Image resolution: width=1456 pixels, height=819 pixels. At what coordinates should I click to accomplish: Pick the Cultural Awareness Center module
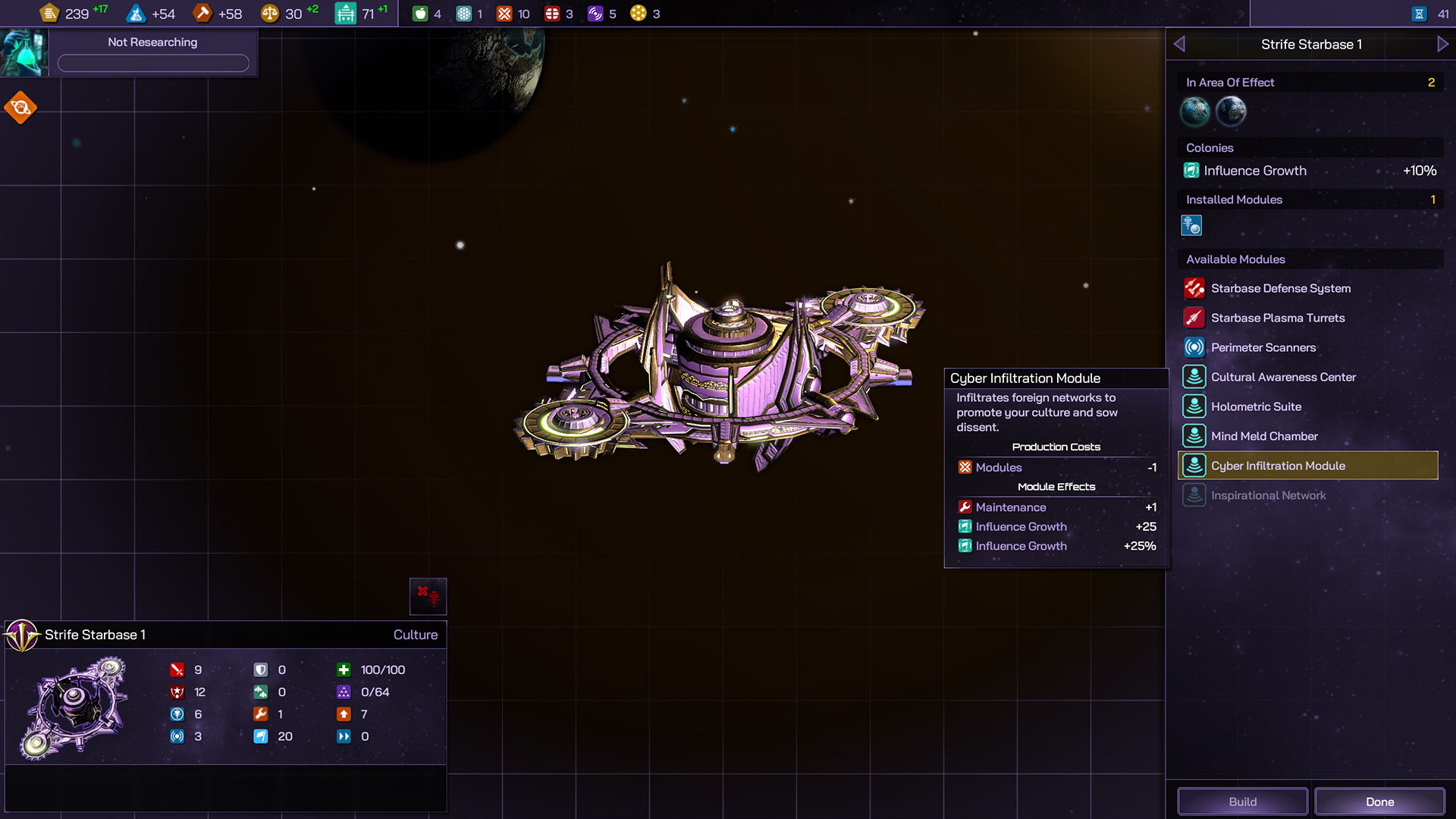[x=1282, y=377]
